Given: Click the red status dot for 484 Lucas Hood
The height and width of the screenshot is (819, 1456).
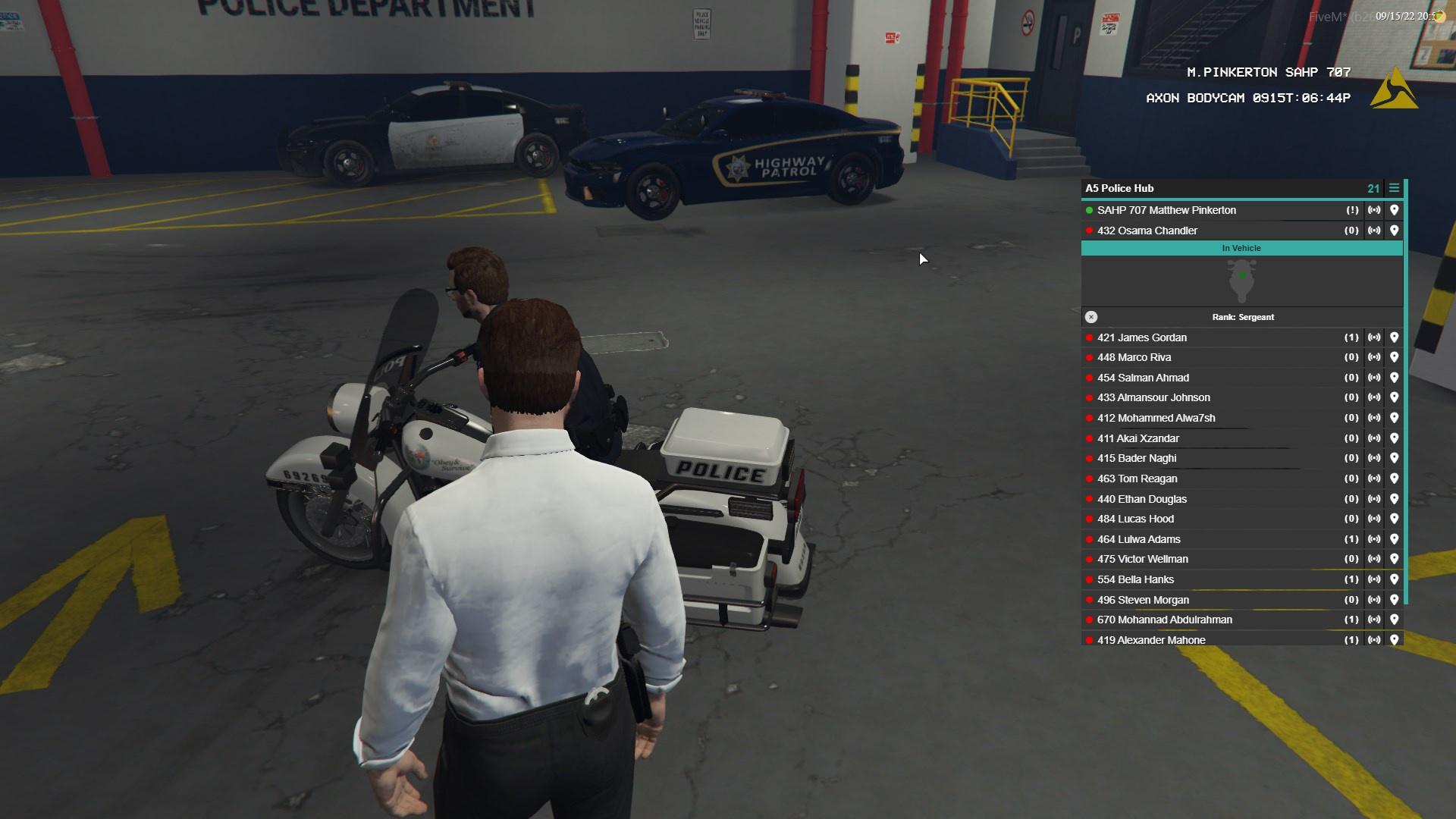Looking at the screenshot, I should click(x=1090, y=519).
